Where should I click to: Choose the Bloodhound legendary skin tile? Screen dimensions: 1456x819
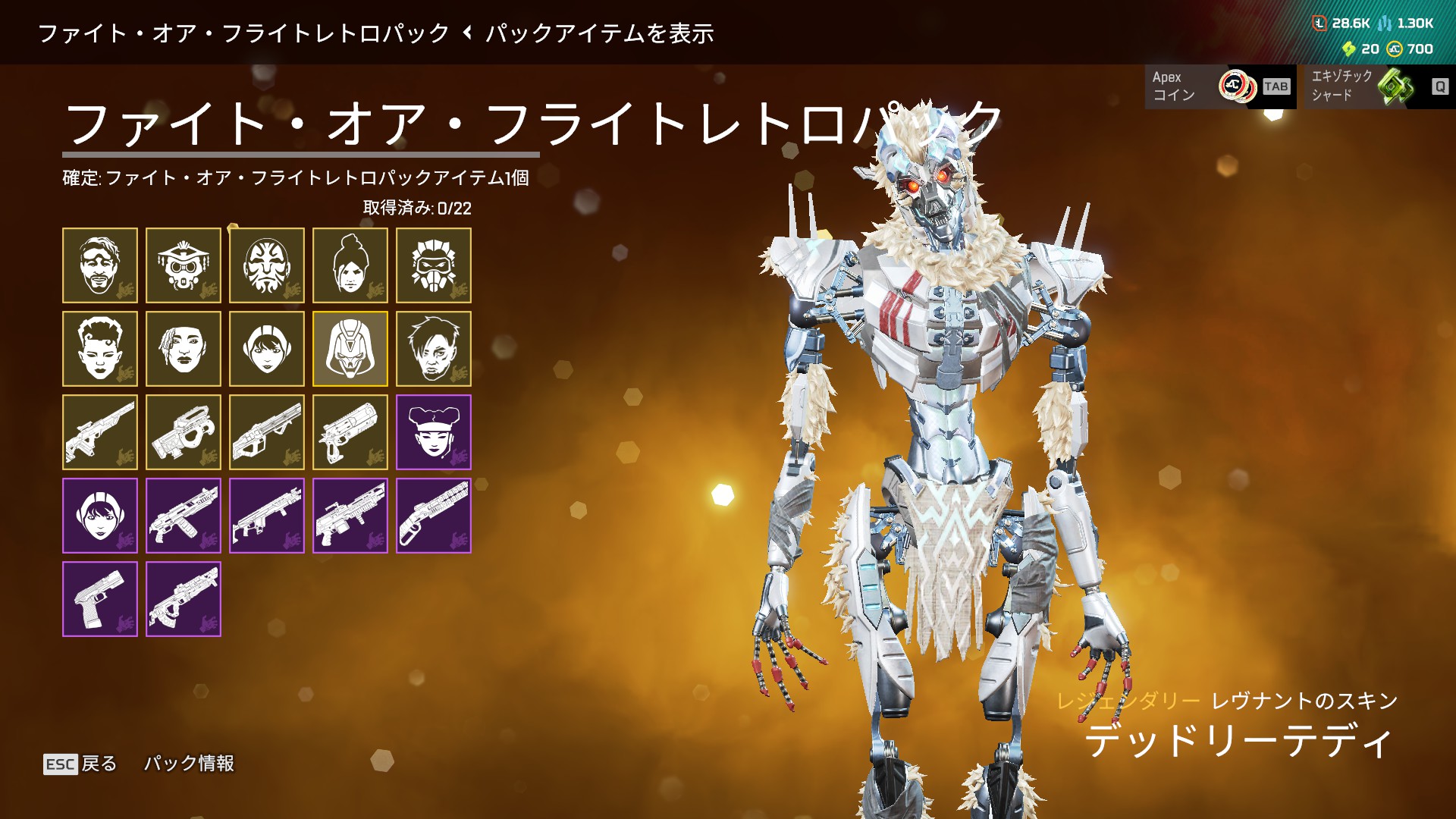click(184, 265)
